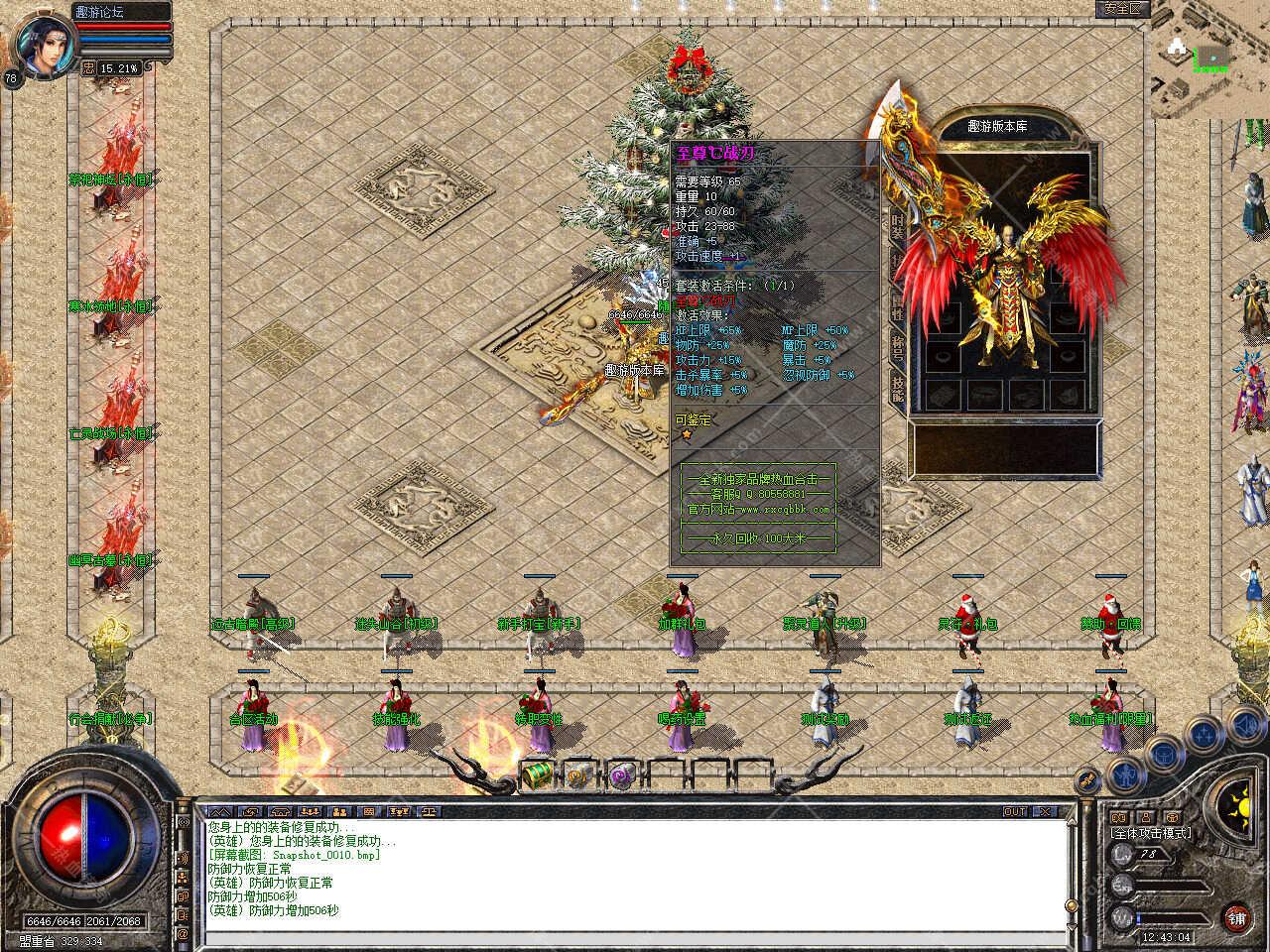Open the red 铺 shop button
Screen dimensions: 1270x952
point(1236,917)
